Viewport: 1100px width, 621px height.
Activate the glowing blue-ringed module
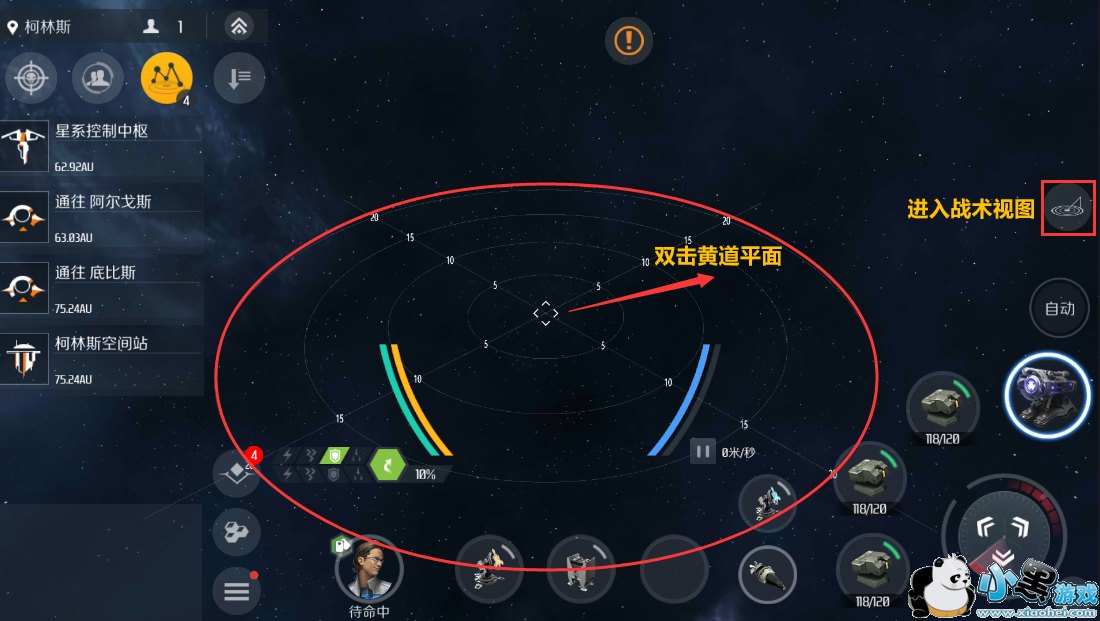pos(1046,394)
